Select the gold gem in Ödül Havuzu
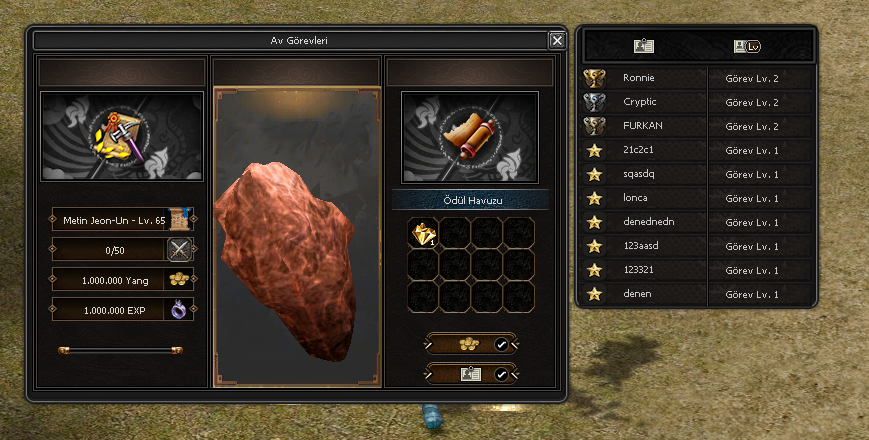 pyautogui.click(x=423, y=233)
